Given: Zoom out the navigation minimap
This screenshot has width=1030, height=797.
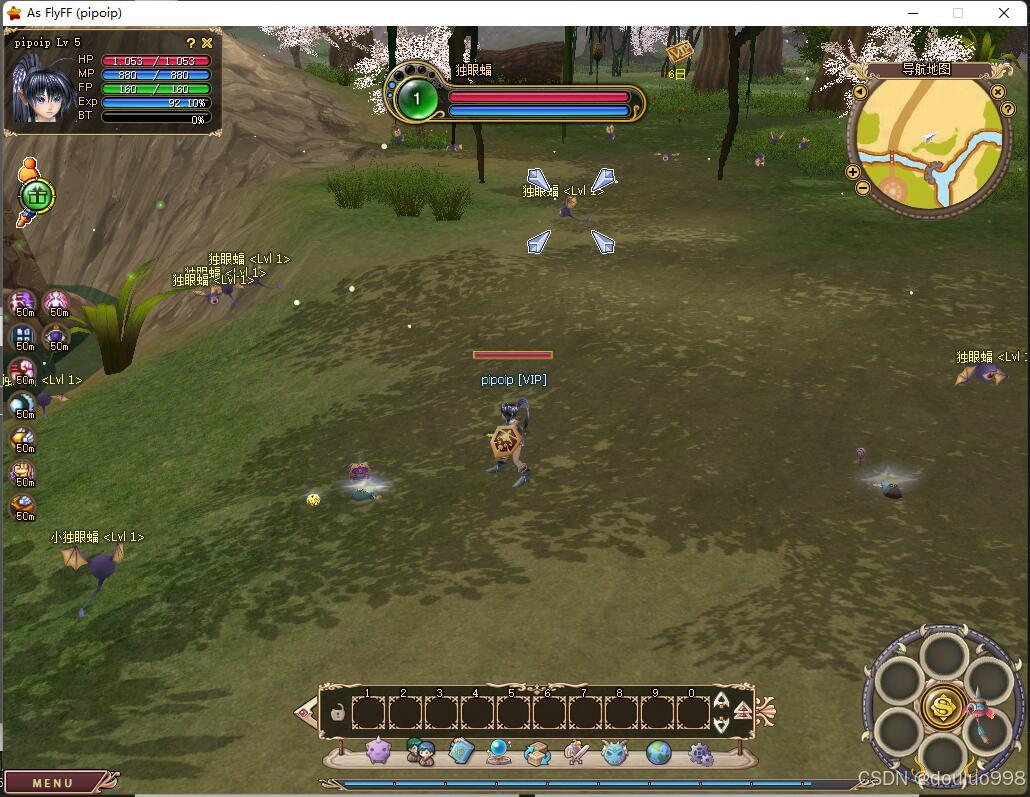Looking at the screenshot, I should tap(863, 187).
